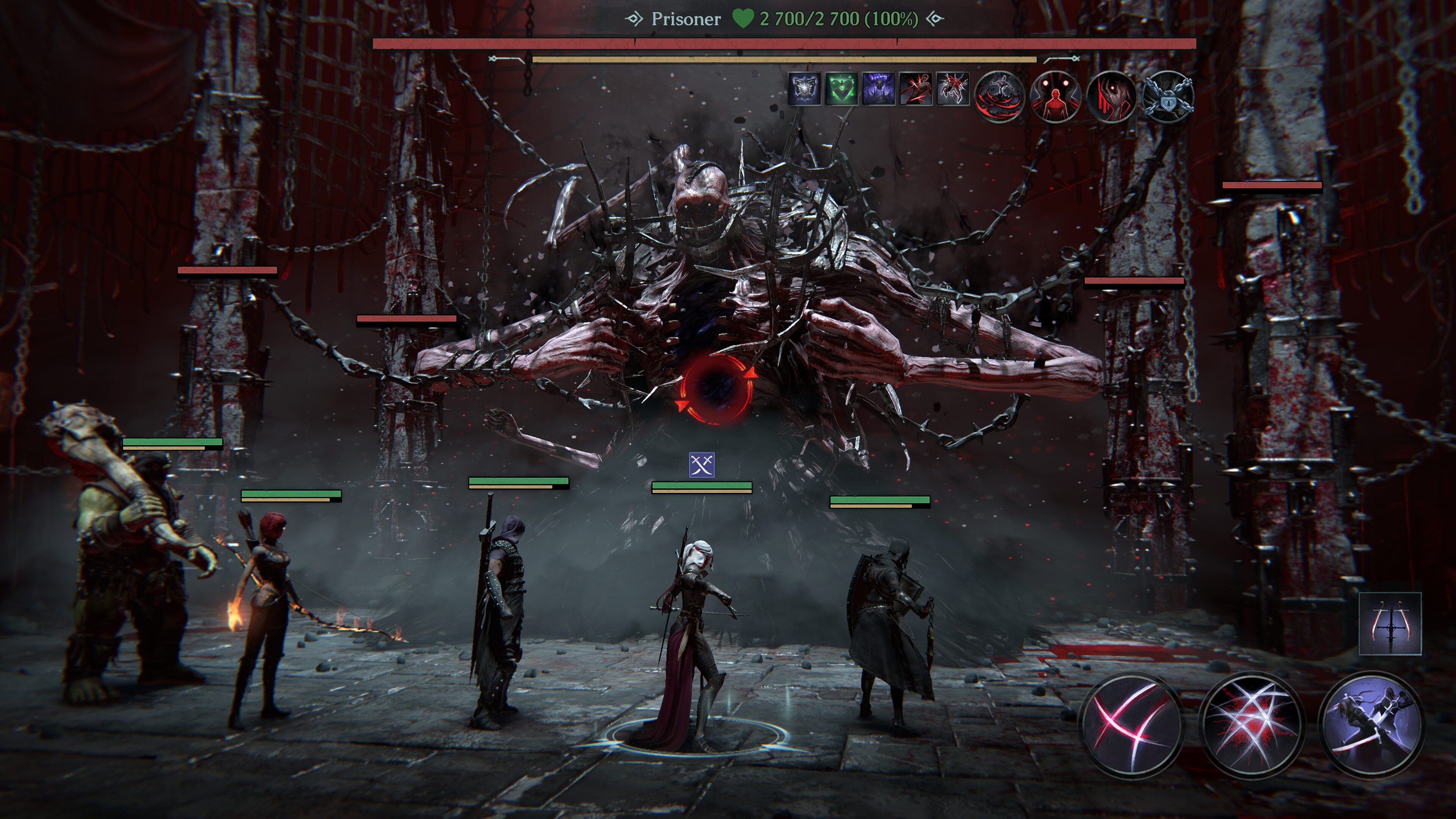This screenshot has height=819, width=1456.
Task: Inspect the silver shield crest buff icon
Action: coord(804,89)
